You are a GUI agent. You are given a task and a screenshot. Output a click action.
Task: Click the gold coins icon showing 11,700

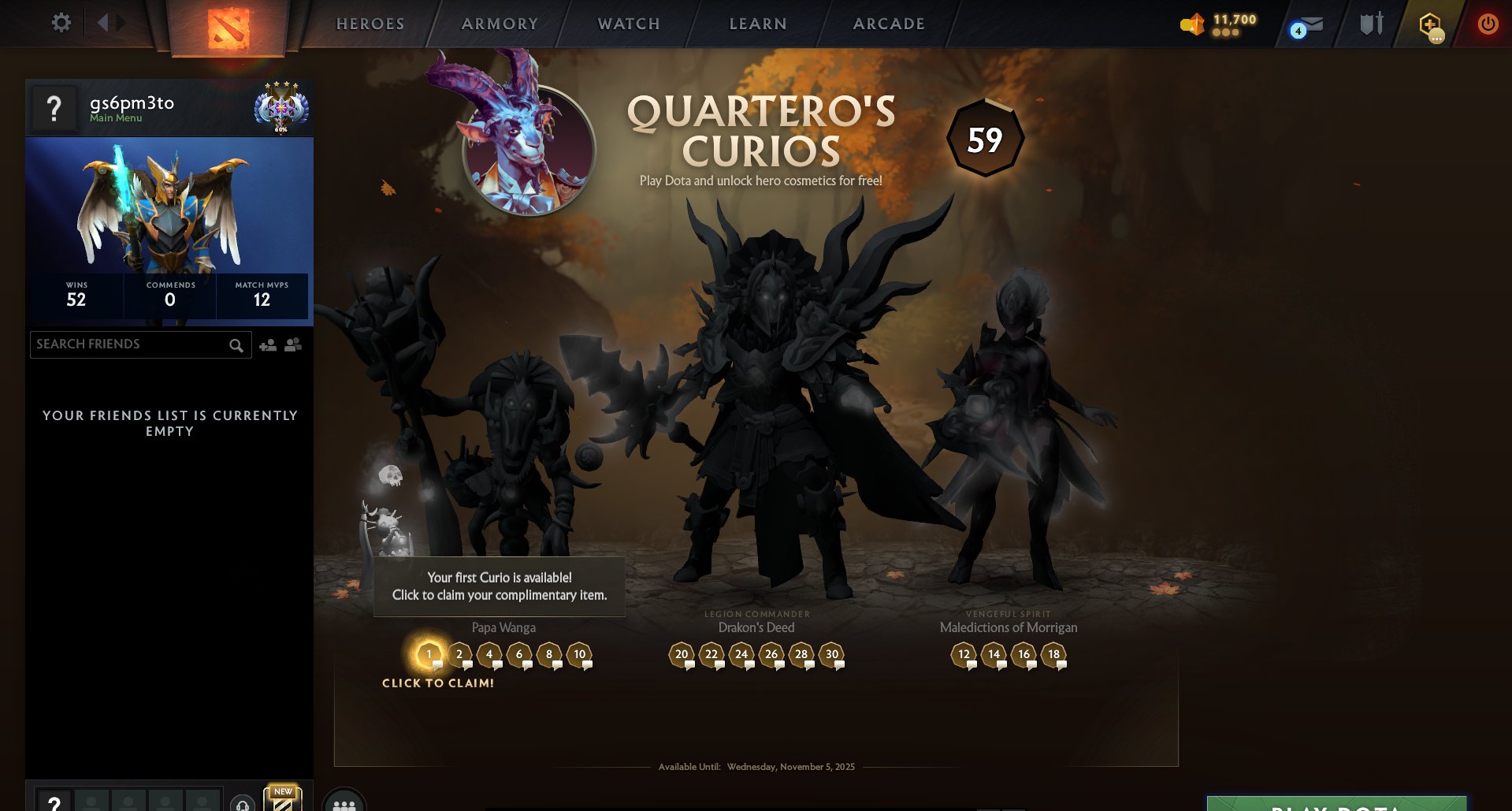tap(1191, 24)
